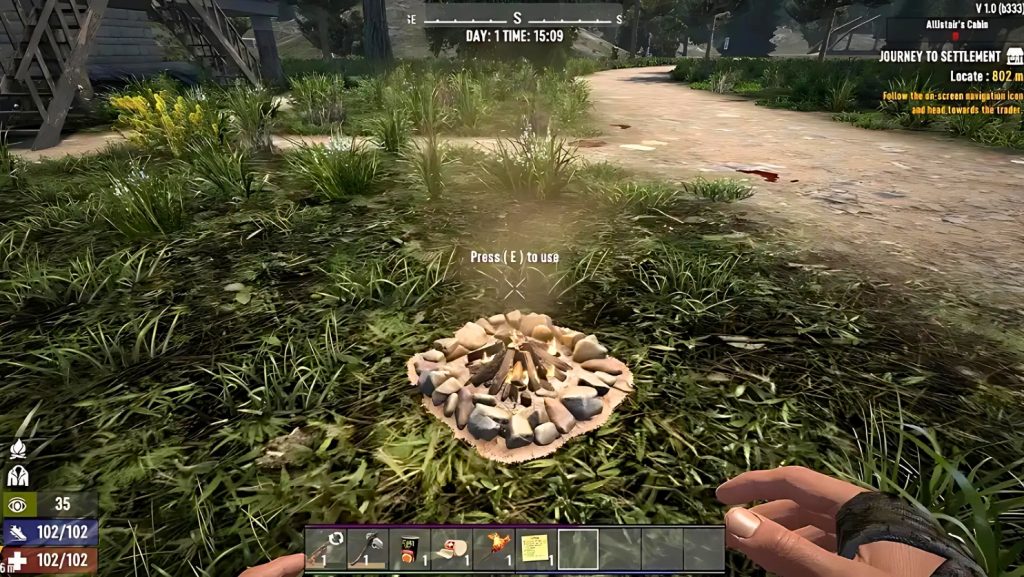Select the stone axe hotbar slot
1024x577 pixels.
click(367, 549)
